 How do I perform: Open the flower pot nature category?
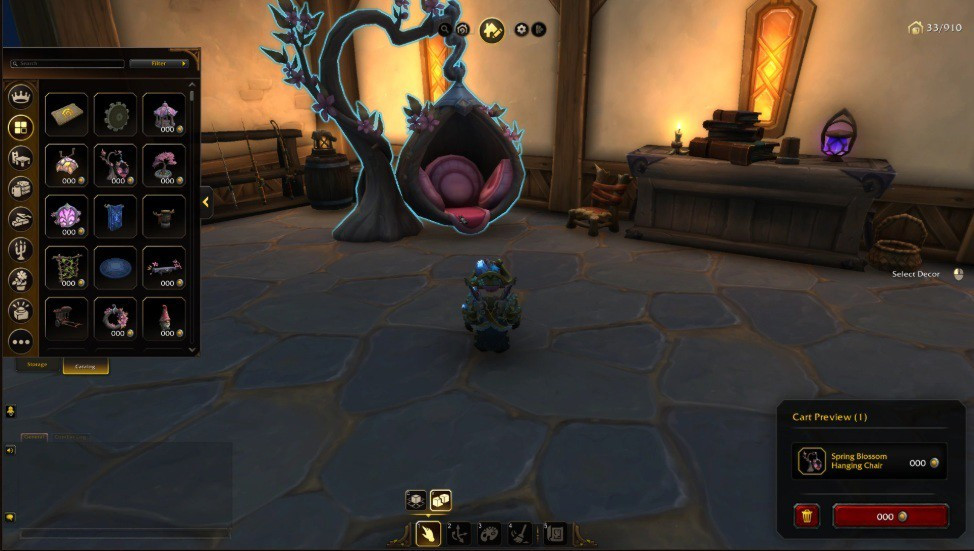(x=20, y=280)
